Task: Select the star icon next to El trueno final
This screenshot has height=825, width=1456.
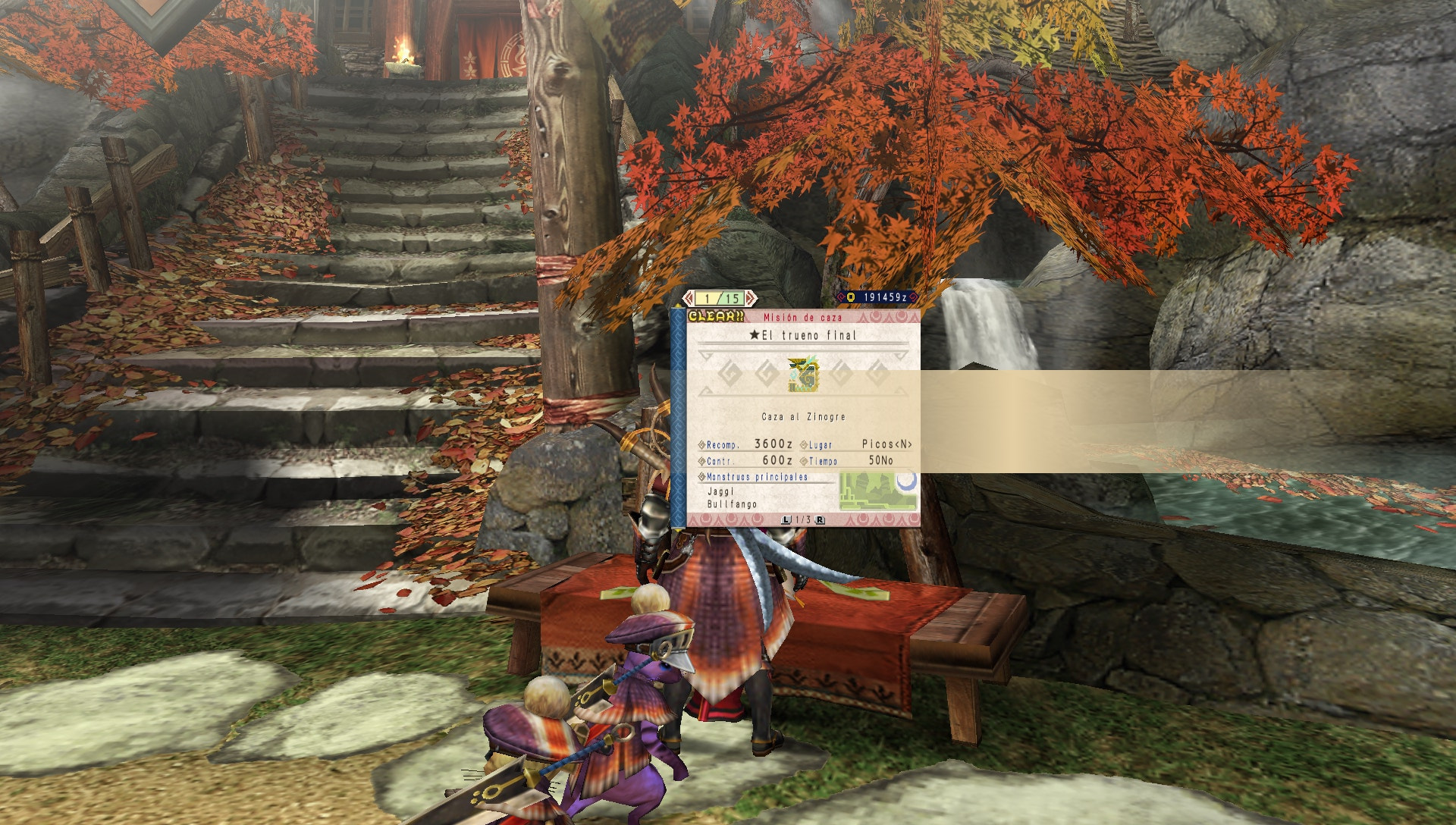Action: pyautogui.click(x=755, y=335)
